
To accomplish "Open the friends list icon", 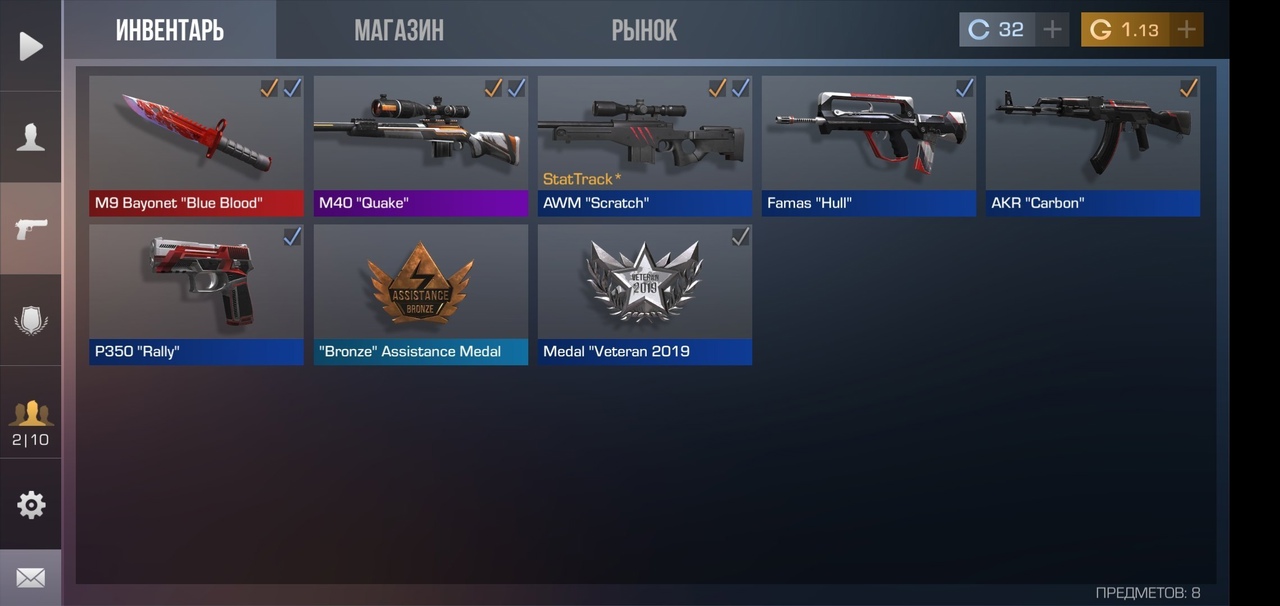I will [31, 420].
